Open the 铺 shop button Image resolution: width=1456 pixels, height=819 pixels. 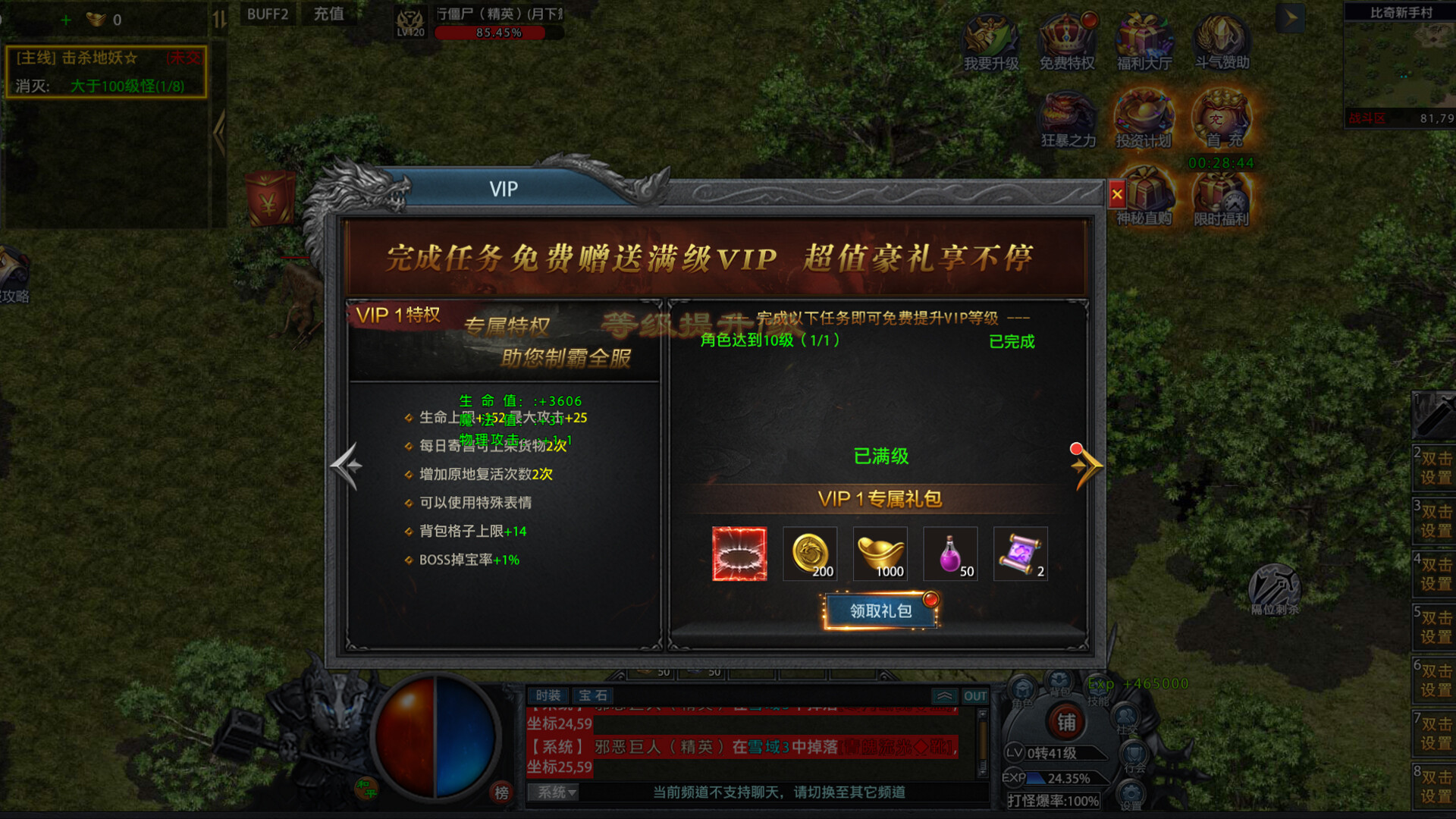click(x=1068, y=722)
